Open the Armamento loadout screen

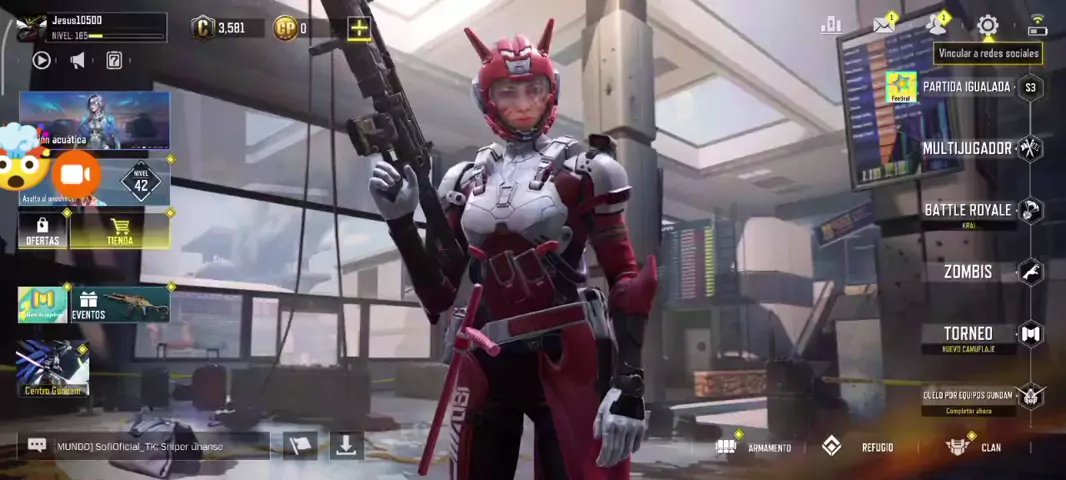click(756, 447)
